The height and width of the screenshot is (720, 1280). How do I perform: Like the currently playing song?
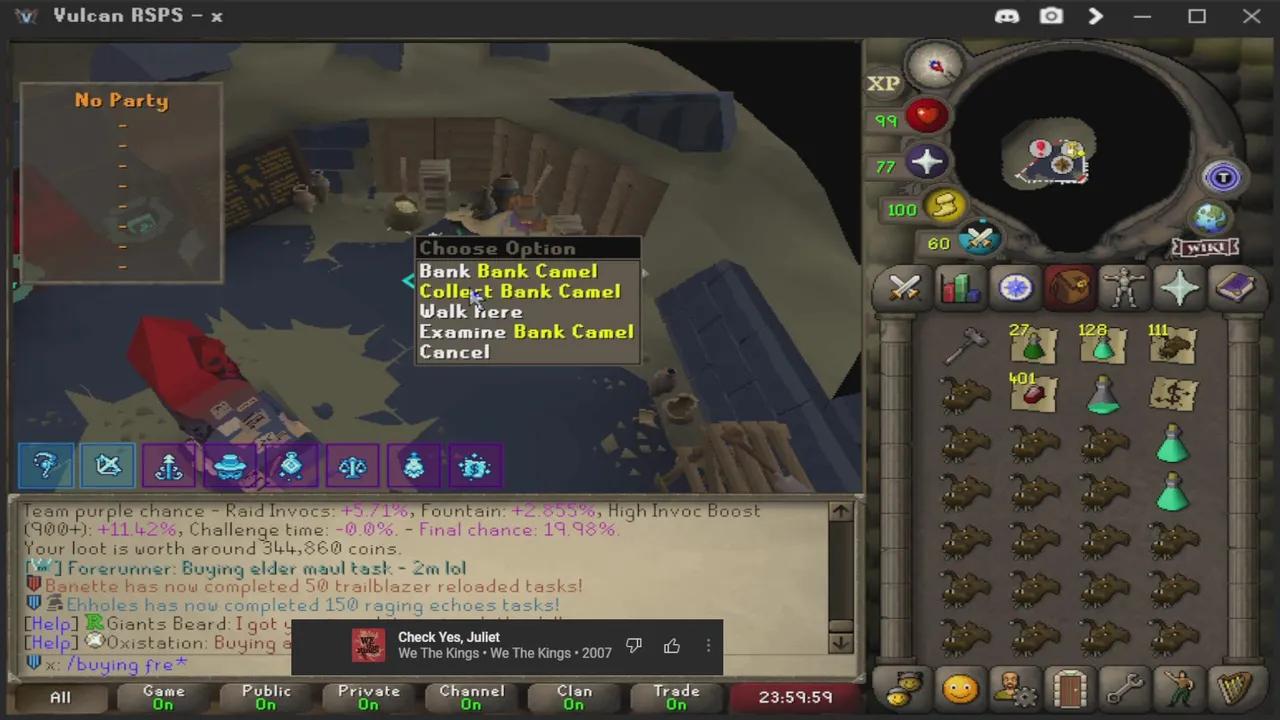pyautogui.click(x=671, y=646)
